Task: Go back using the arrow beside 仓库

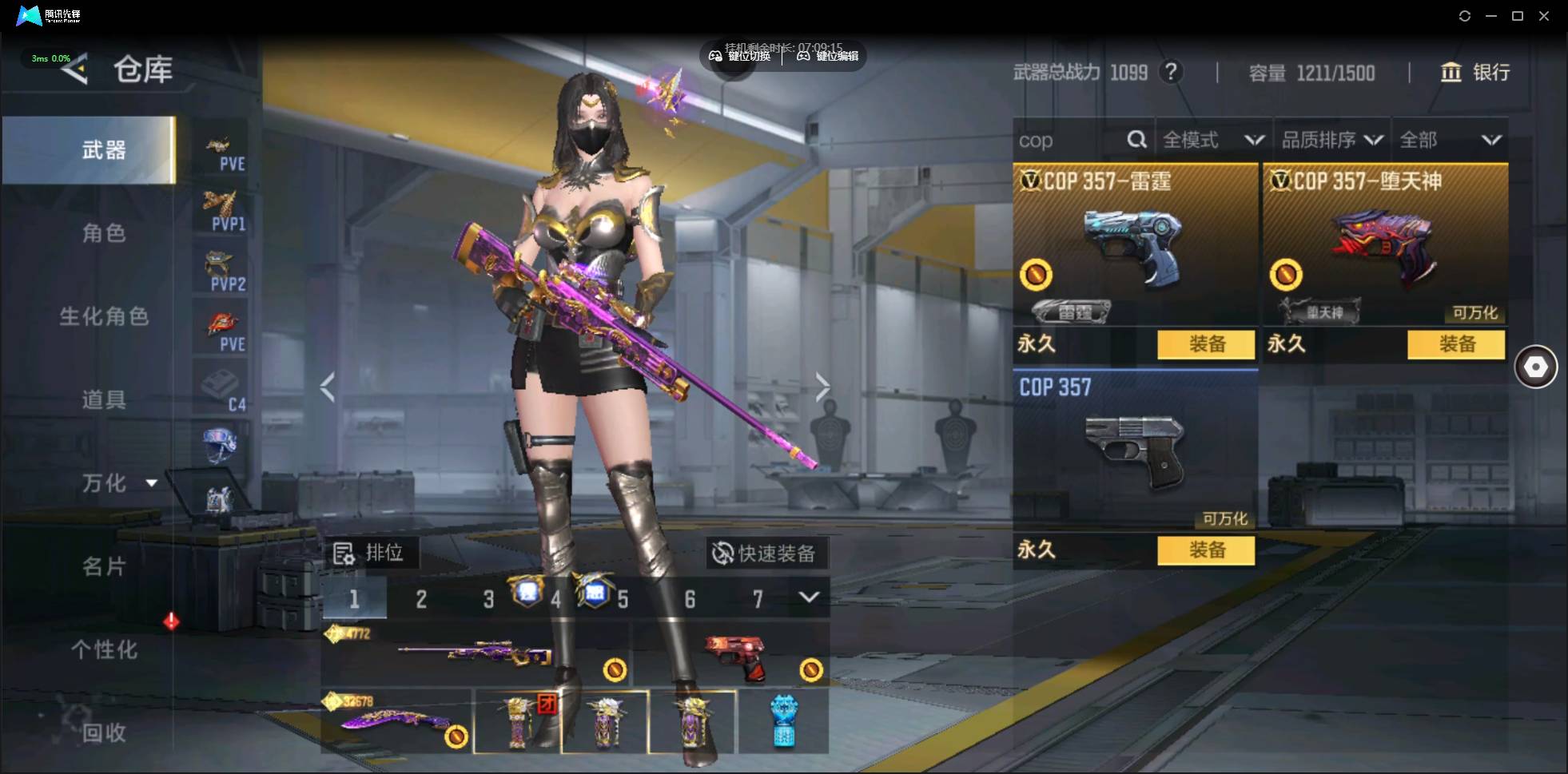Action: 74,70
